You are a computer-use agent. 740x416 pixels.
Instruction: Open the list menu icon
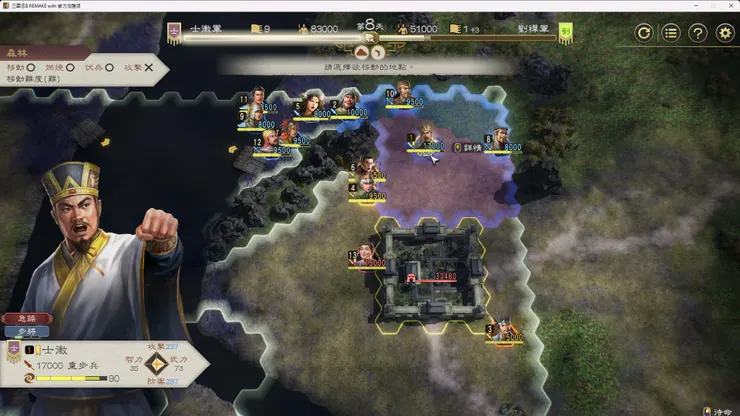[671, 33]
